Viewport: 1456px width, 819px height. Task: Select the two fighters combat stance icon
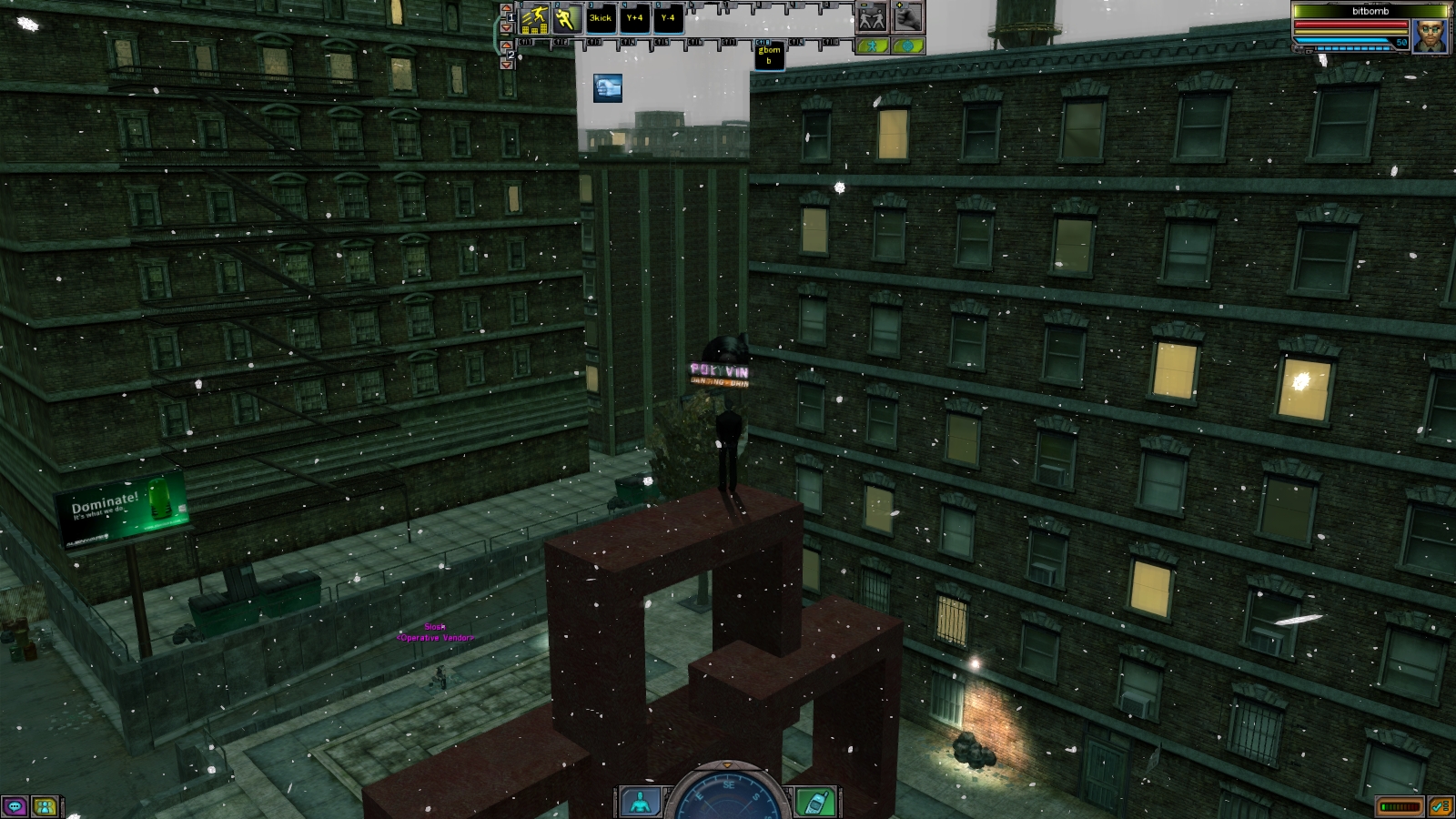(x=872, y=18)
